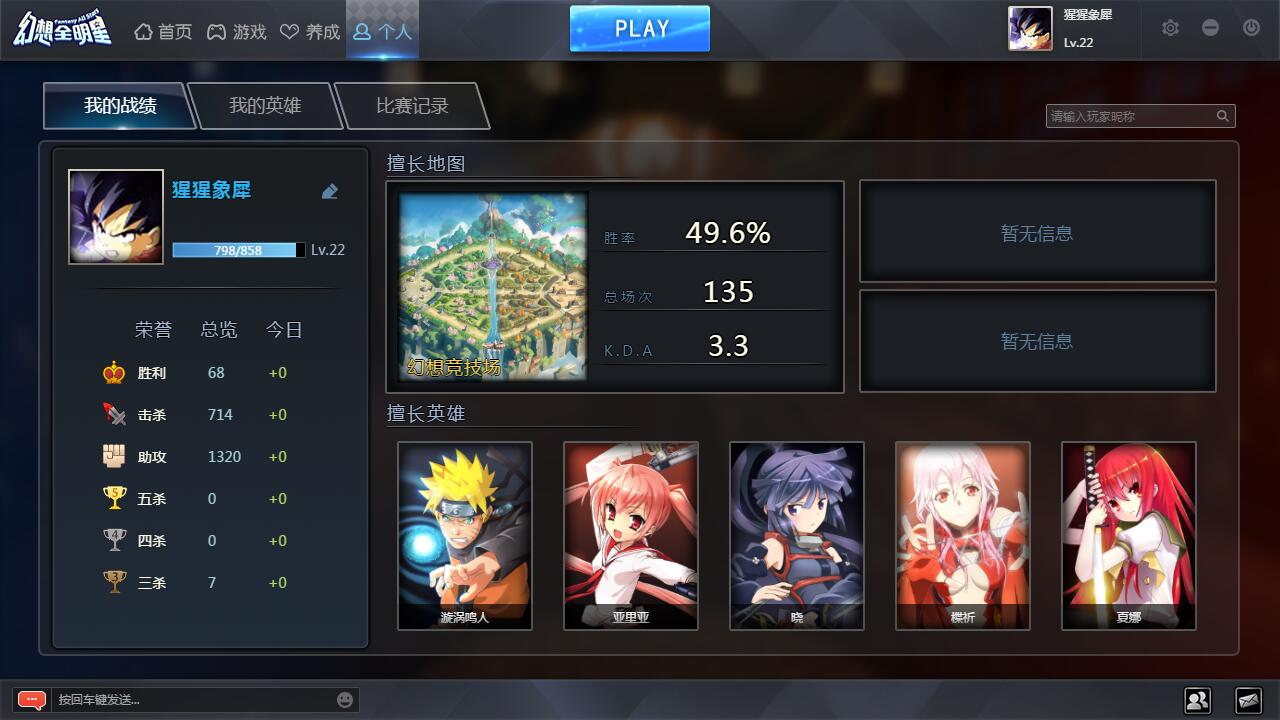Viewport: 1280px width, 720px height.
Task: Navigate to the 首页 menu item
Action: pos(163,31)
